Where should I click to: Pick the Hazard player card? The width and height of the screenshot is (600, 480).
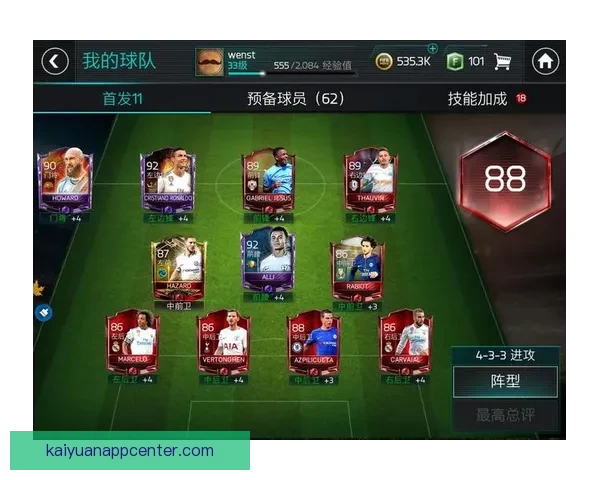[179, 265]
